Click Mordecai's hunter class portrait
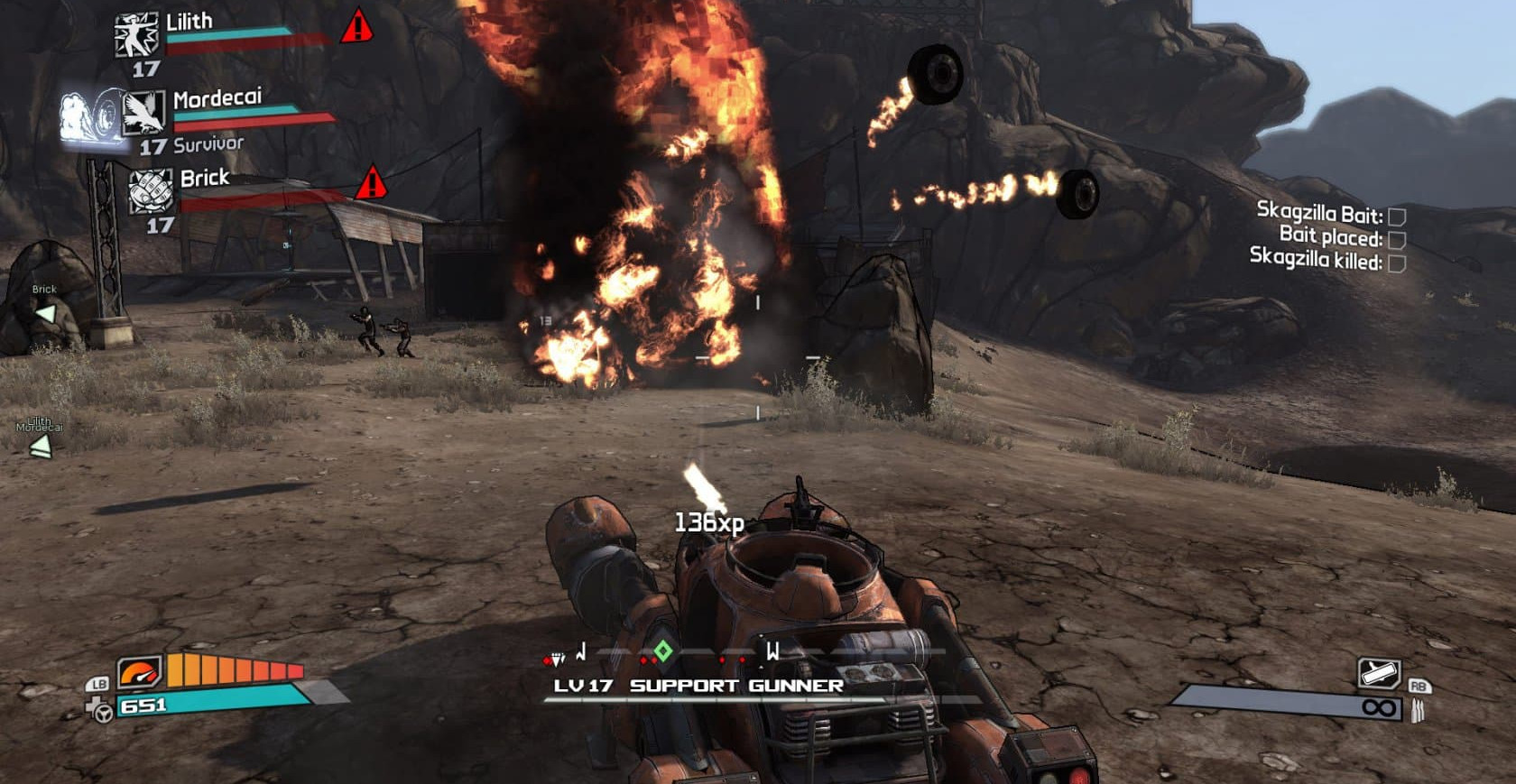1516x784 pixels. (144, 112)
